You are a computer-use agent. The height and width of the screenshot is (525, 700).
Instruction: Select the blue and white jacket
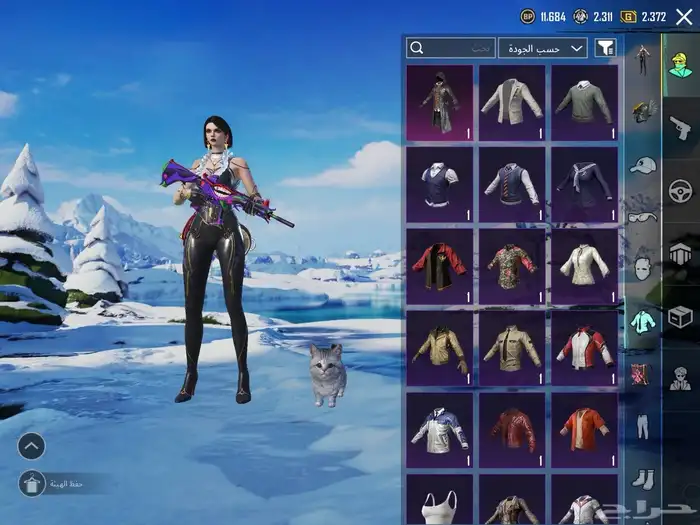[x=441, y=429]
